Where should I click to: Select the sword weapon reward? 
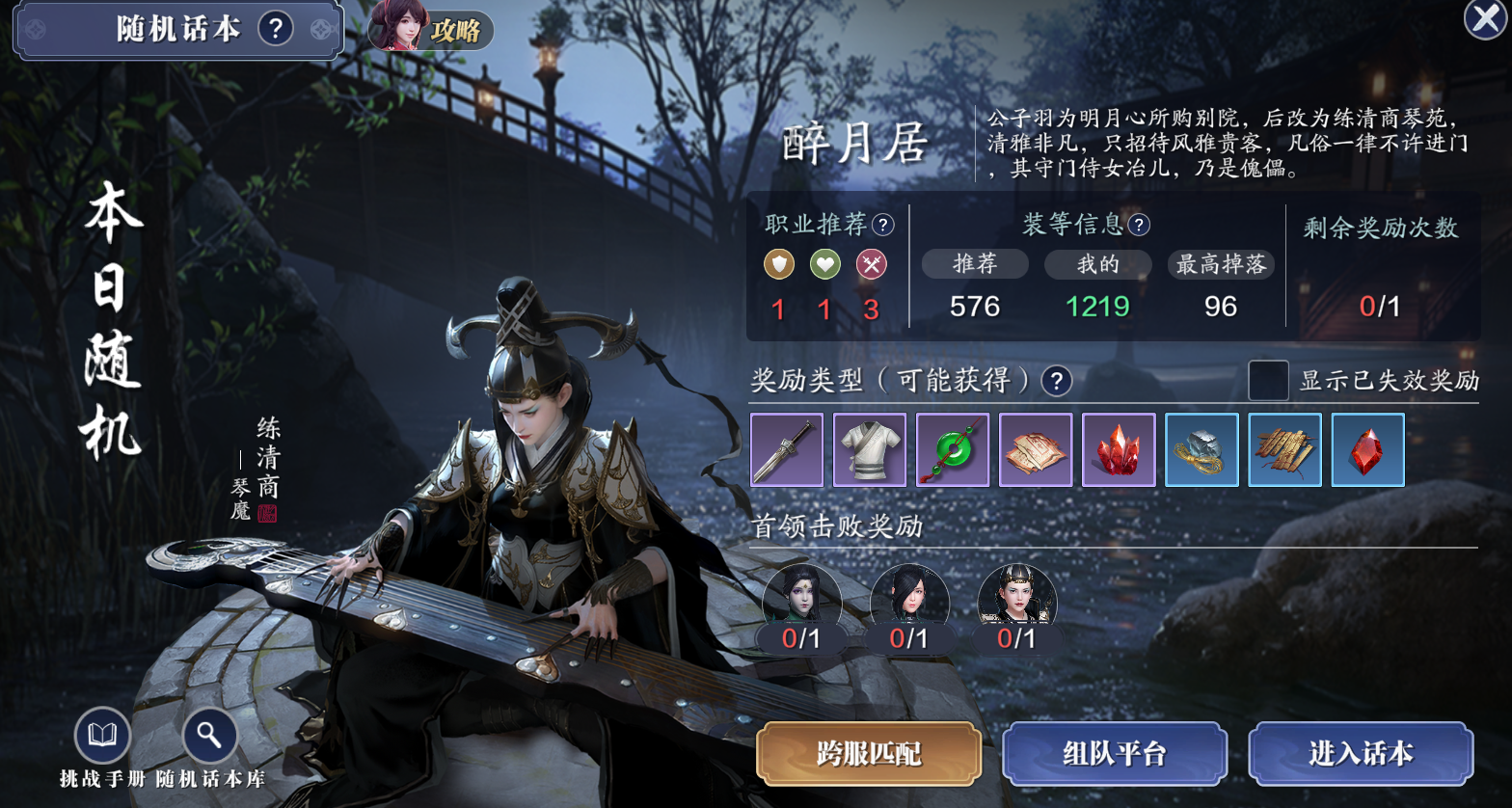click(787, 449)
